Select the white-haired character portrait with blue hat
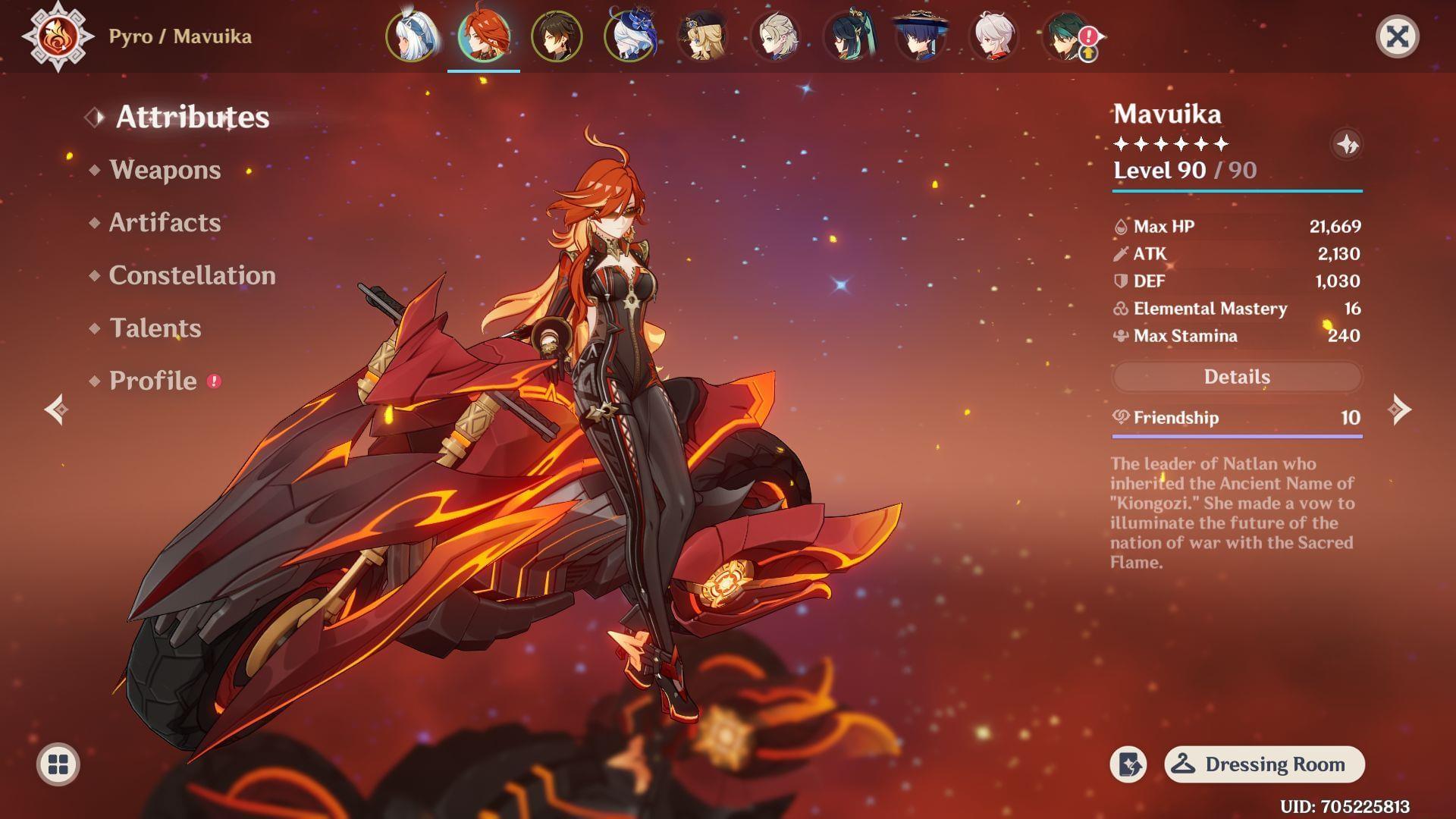Viewport: 1456px width, 819px height. (x=629, y=36)
